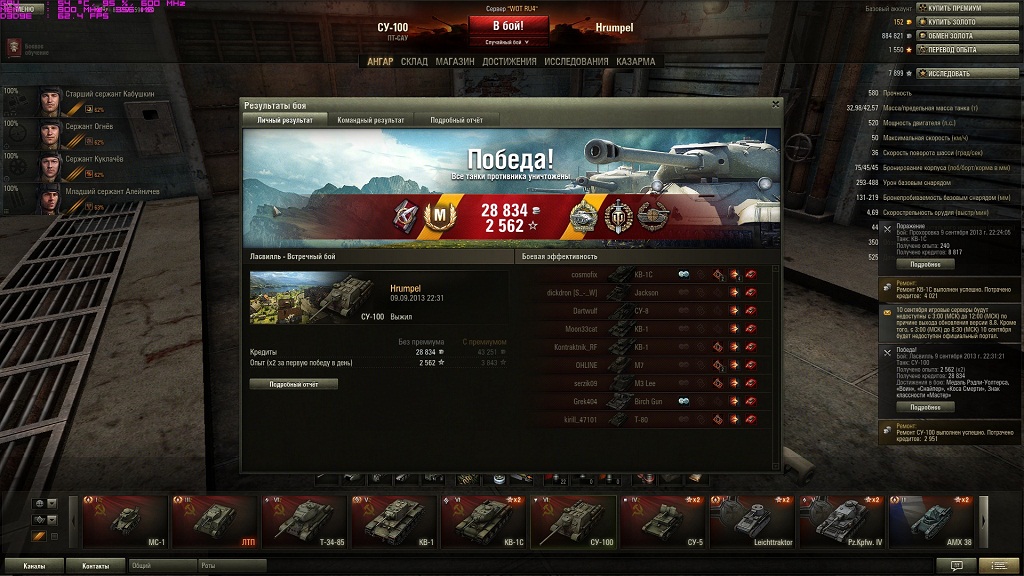Open the Каналы chat channels
Image resolution: width=1024 pixels, height=576 pixels.
(x=33, y=566)
